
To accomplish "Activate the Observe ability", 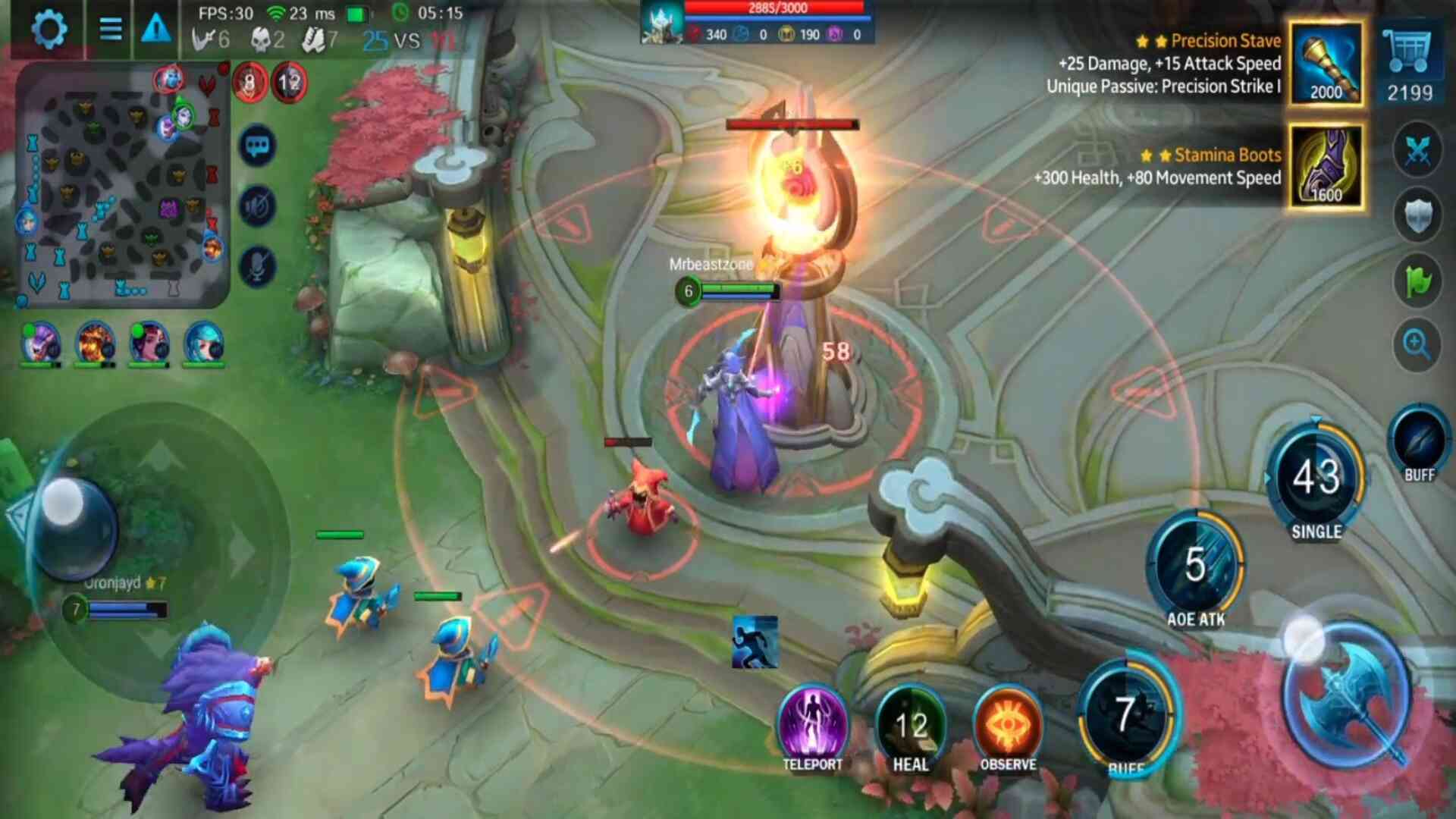I will pyautogui.click(x=1008, y=724).
